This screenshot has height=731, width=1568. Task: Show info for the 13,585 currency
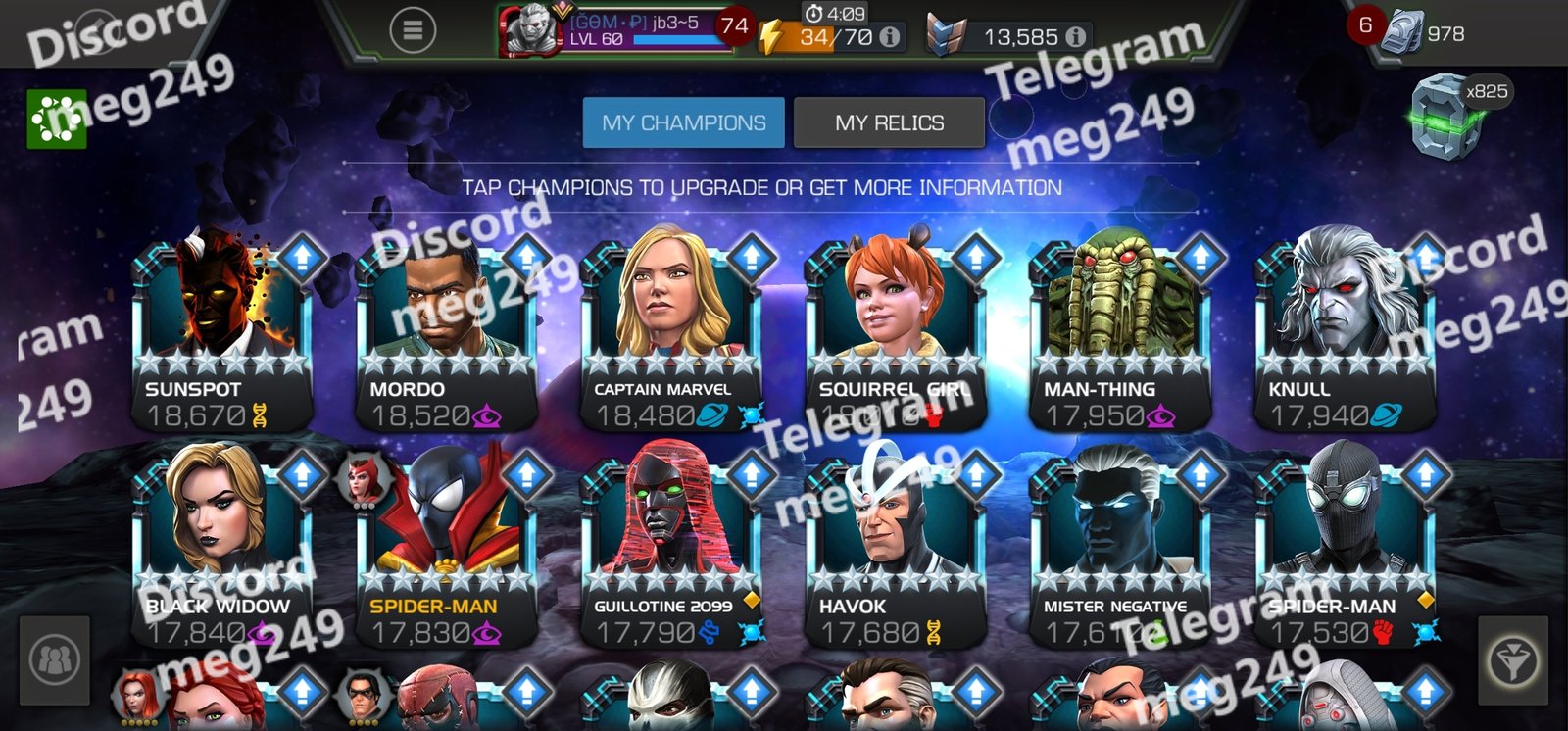(x=1075, y=37)
